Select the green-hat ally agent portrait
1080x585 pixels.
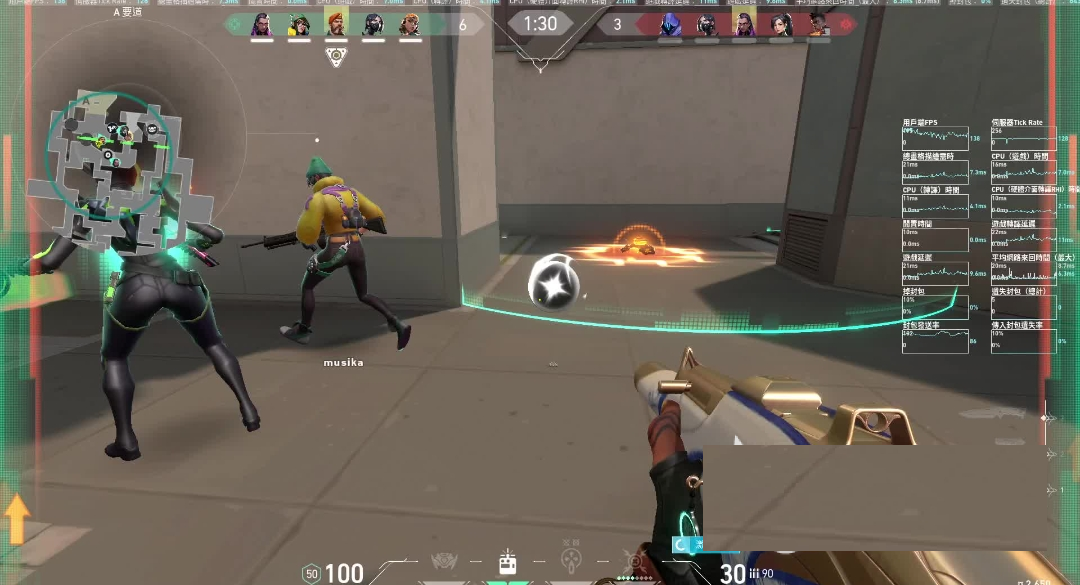pyautogui.click(x=298, y=24)
